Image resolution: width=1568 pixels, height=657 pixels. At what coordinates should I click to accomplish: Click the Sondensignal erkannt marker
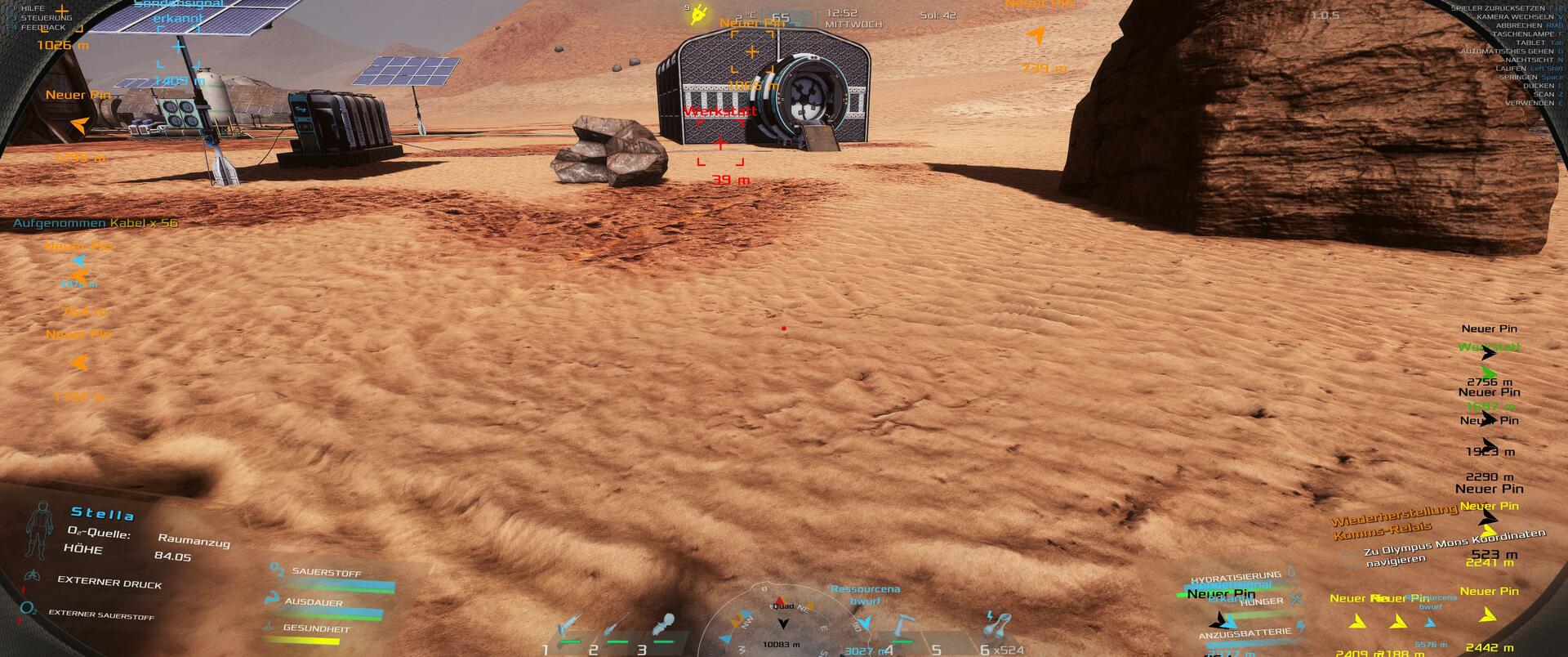[180, 46]
